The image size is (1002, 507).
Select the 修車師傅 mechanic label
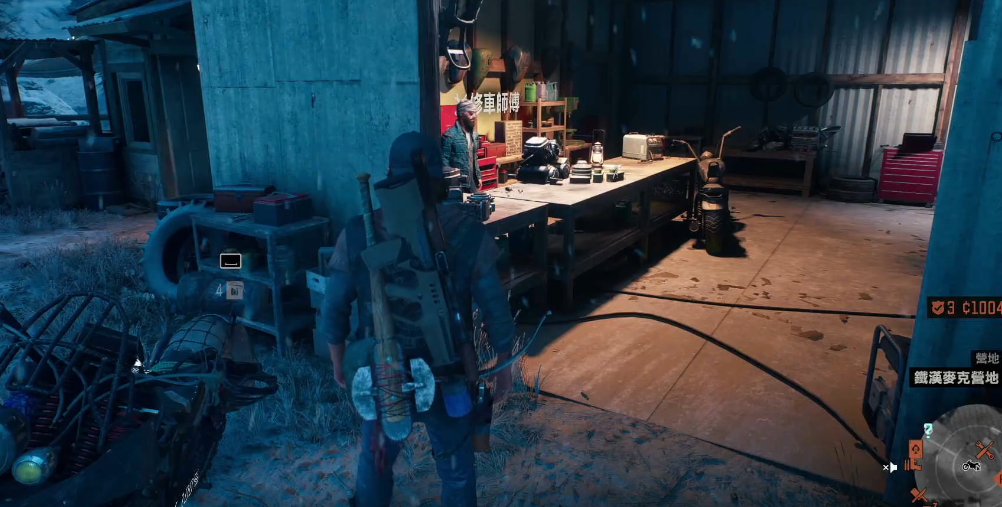pos(498,100)
